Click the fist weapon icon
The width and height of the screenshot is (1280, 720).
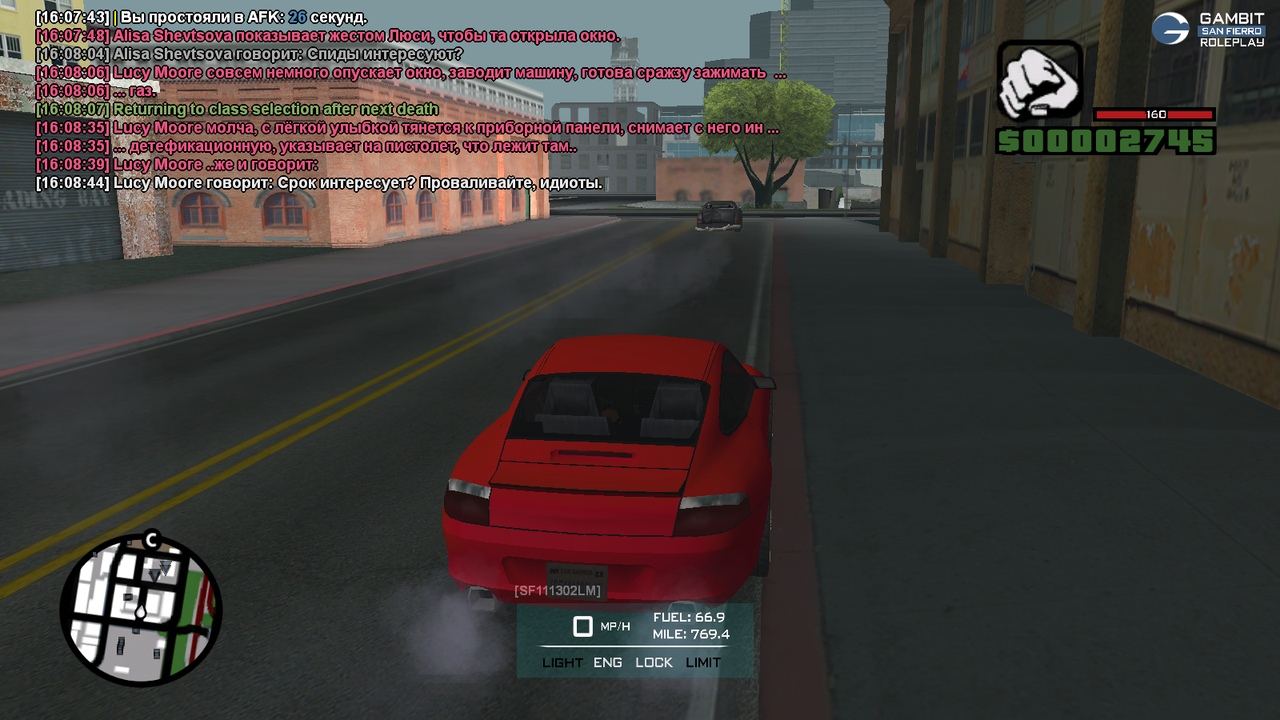click(1039, 82)
